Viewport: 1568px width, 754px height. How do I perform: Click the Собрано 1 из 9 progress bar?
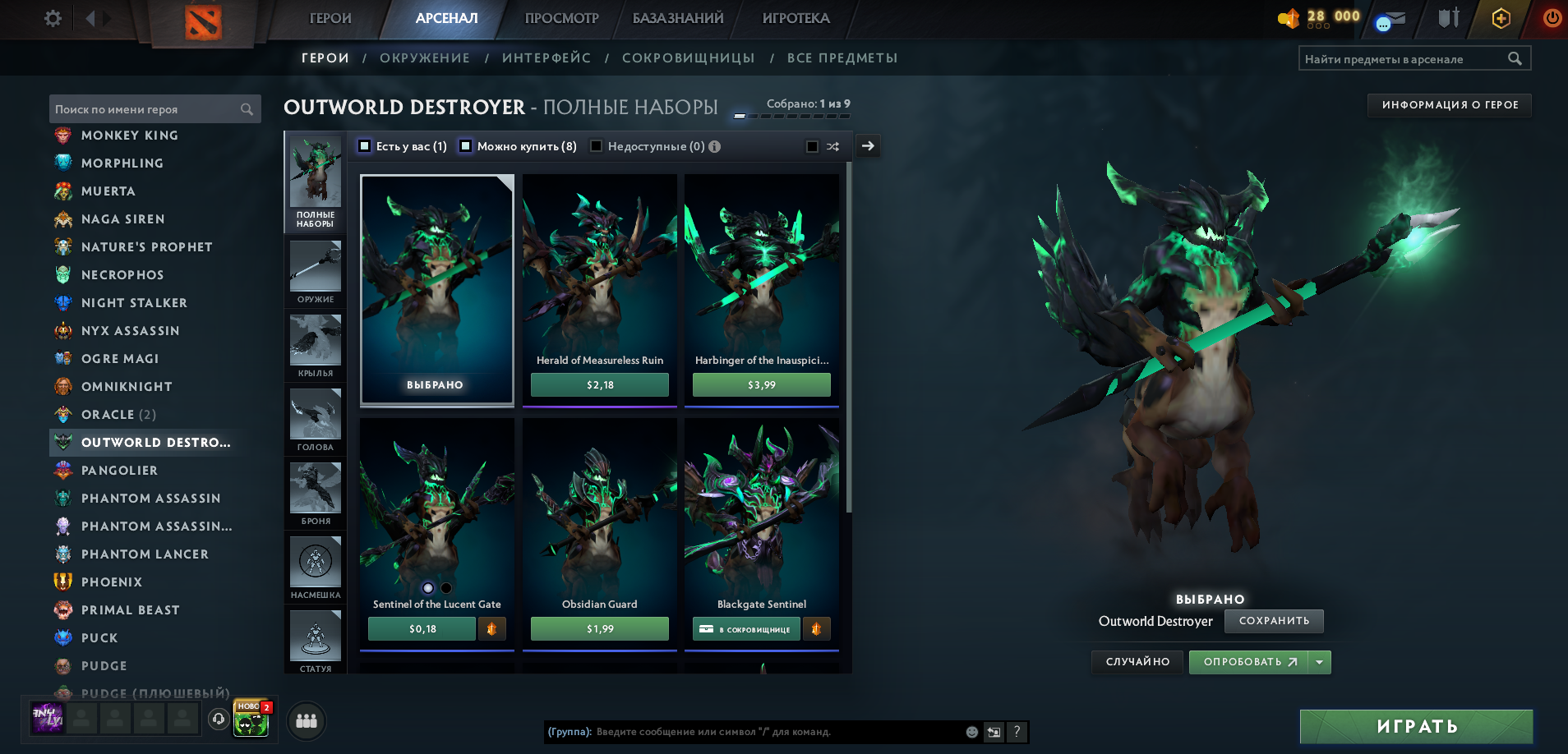coord(791,117)
